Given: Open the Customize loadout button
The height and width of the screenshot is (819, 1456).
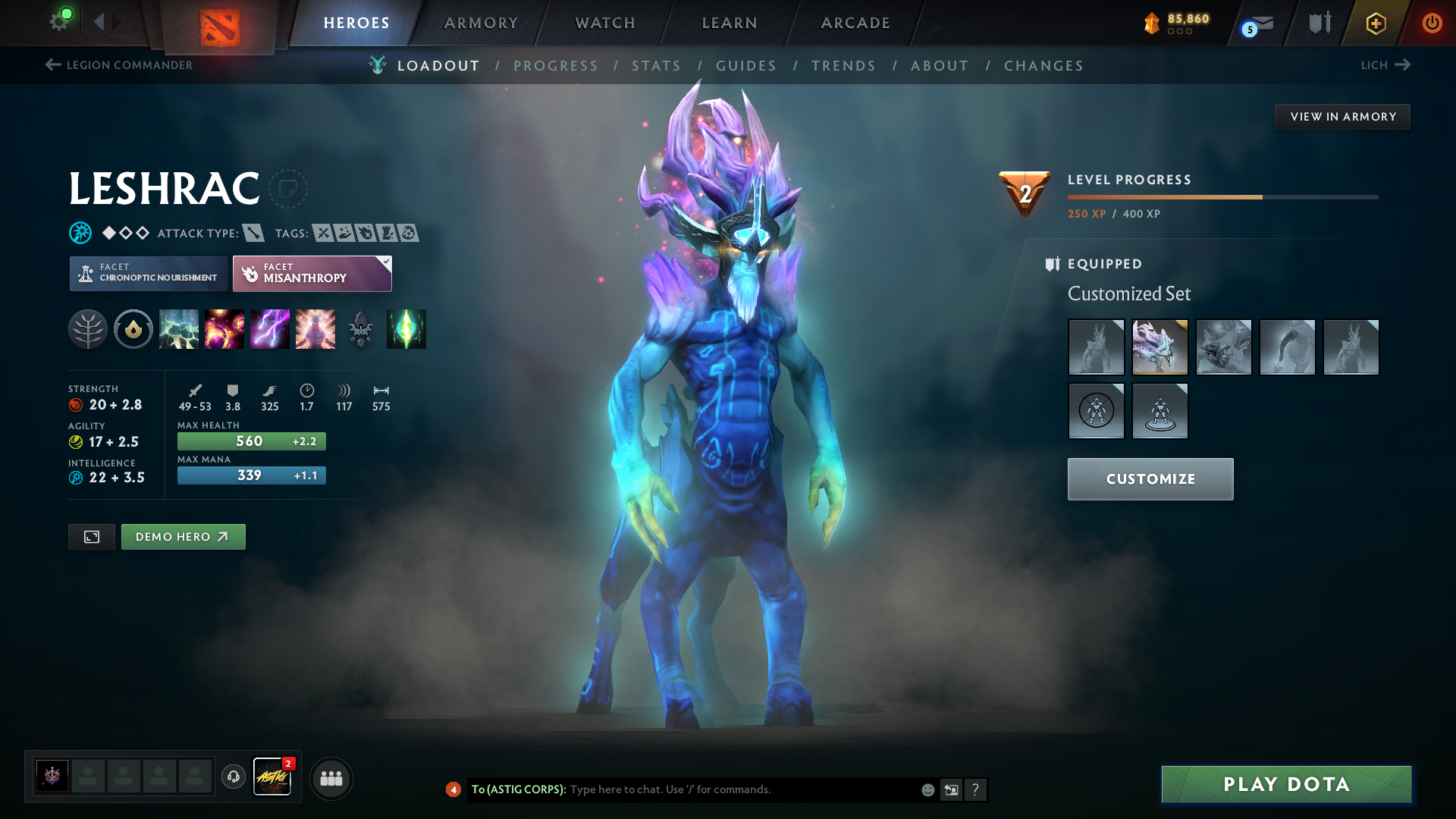Looking at the screenshot, I should (1150, 479).
